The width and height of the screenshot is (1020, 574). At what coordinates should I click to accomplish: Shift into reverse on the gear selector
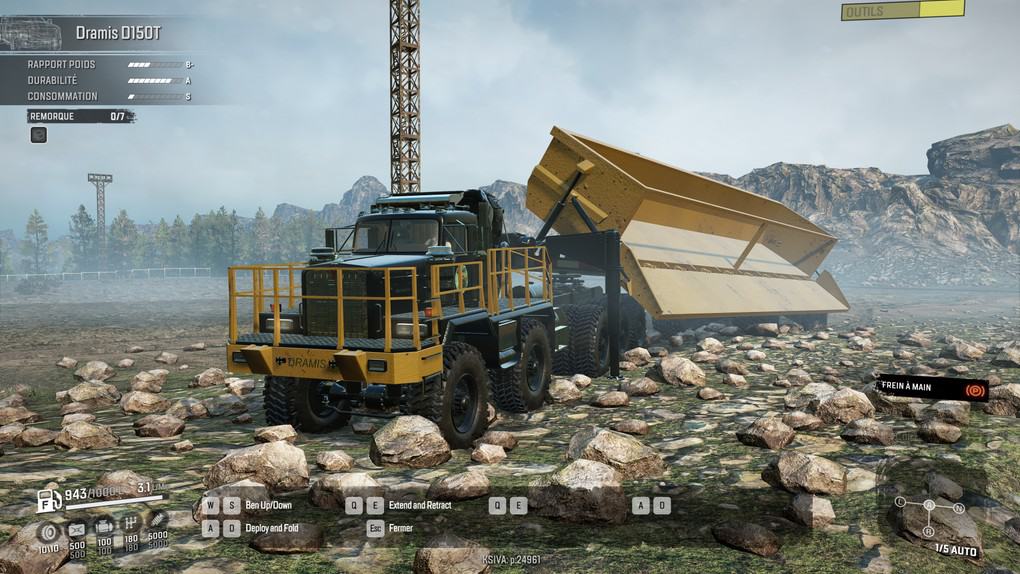coord(928,532)
